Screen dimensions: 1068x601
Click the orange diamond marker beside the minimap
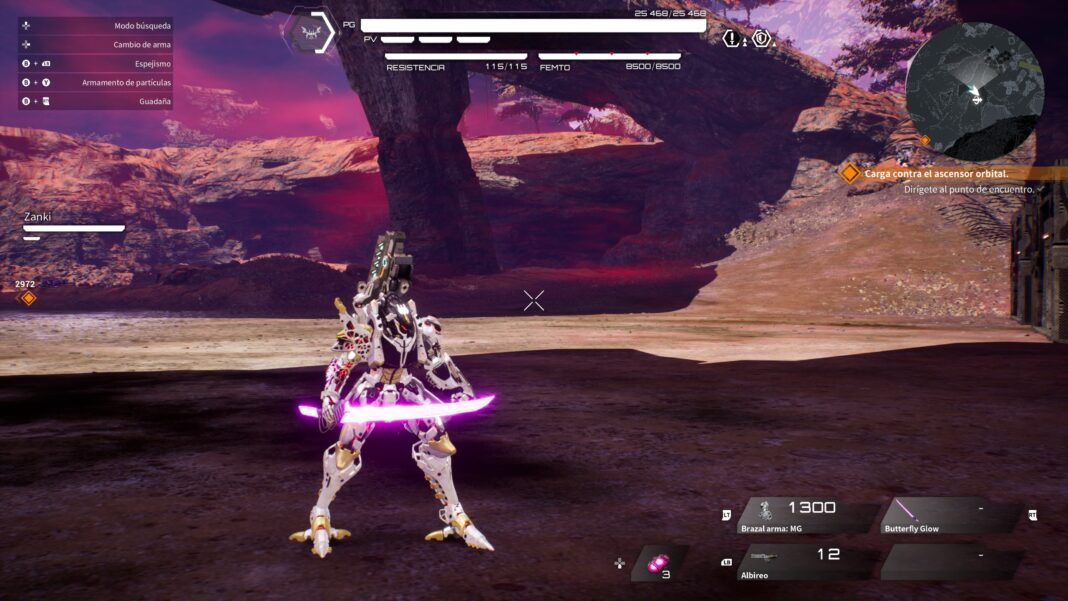point(925,141)
